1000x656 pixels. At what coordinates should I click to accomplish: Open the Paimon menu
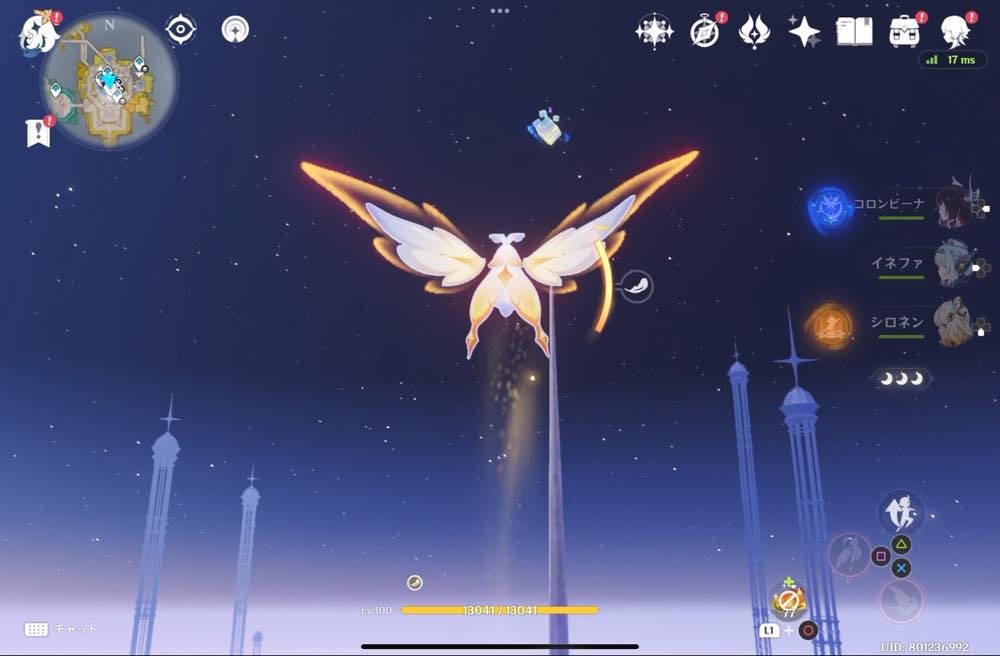(x=38, y=31)
